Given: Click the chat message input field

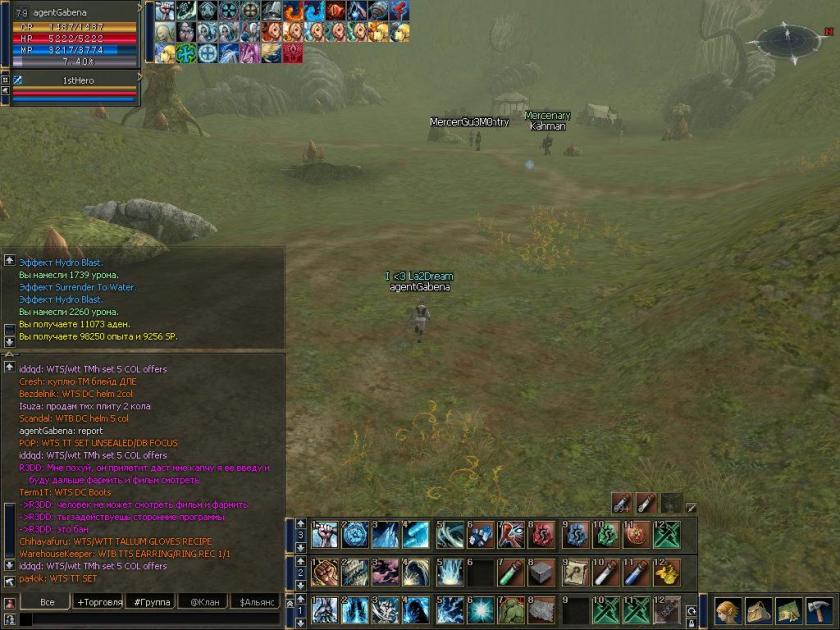Looking at the screenshot, I should 150,620.
